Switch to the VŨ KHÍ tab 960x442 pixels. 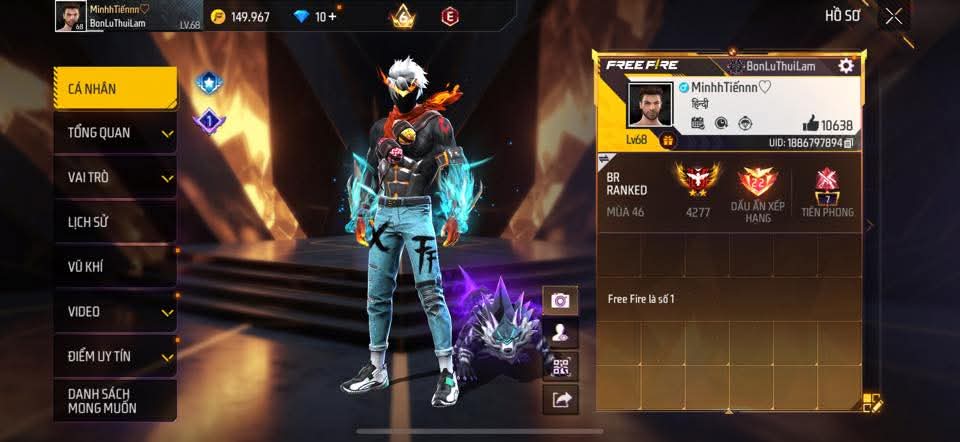click(x=114, y=267)
